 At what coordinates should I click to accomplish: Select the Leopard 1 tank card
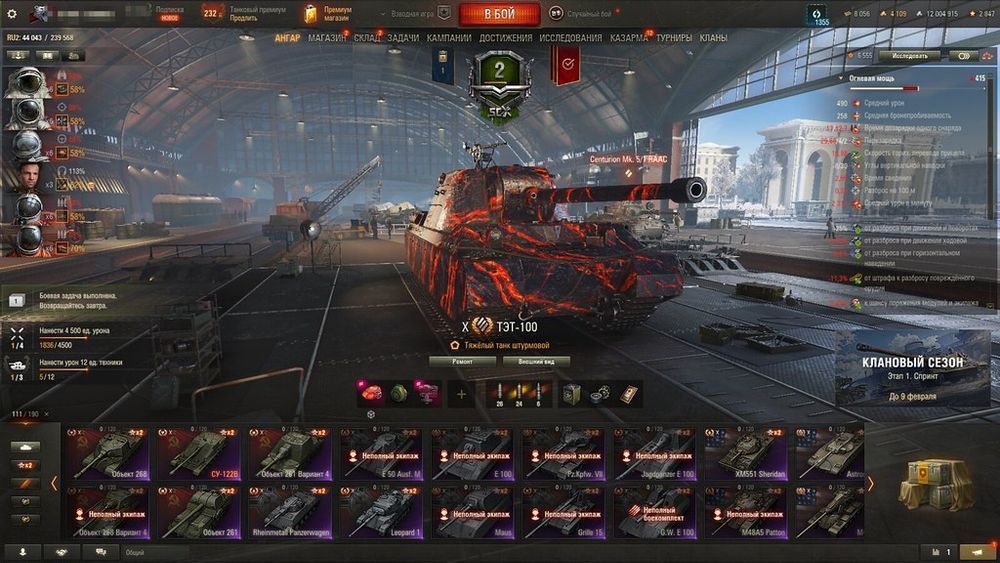(x=380, y=512)
